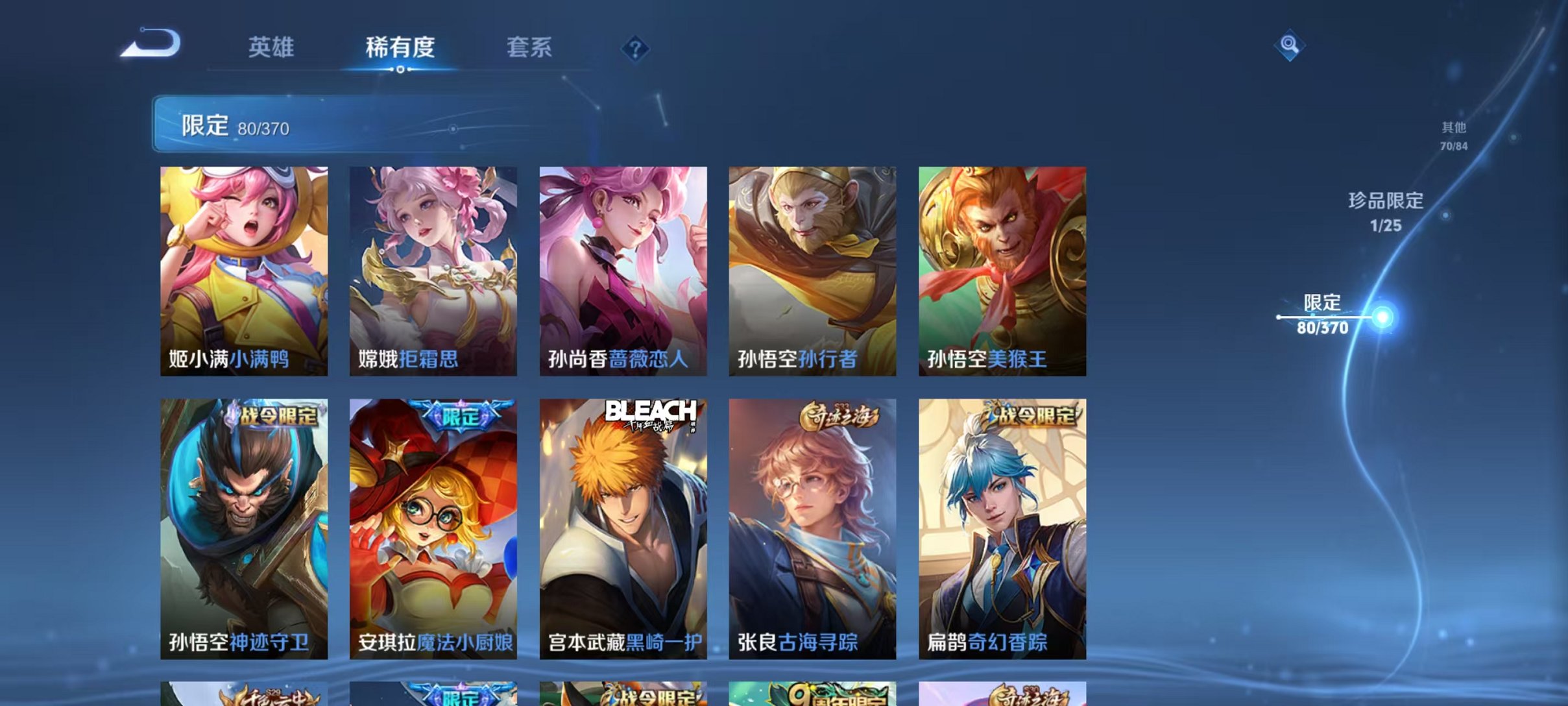The height and width of the screenshot is (706, 1568).
Task: Open the 姬小满小满鸭 skin card
Action: click(243, 273)
